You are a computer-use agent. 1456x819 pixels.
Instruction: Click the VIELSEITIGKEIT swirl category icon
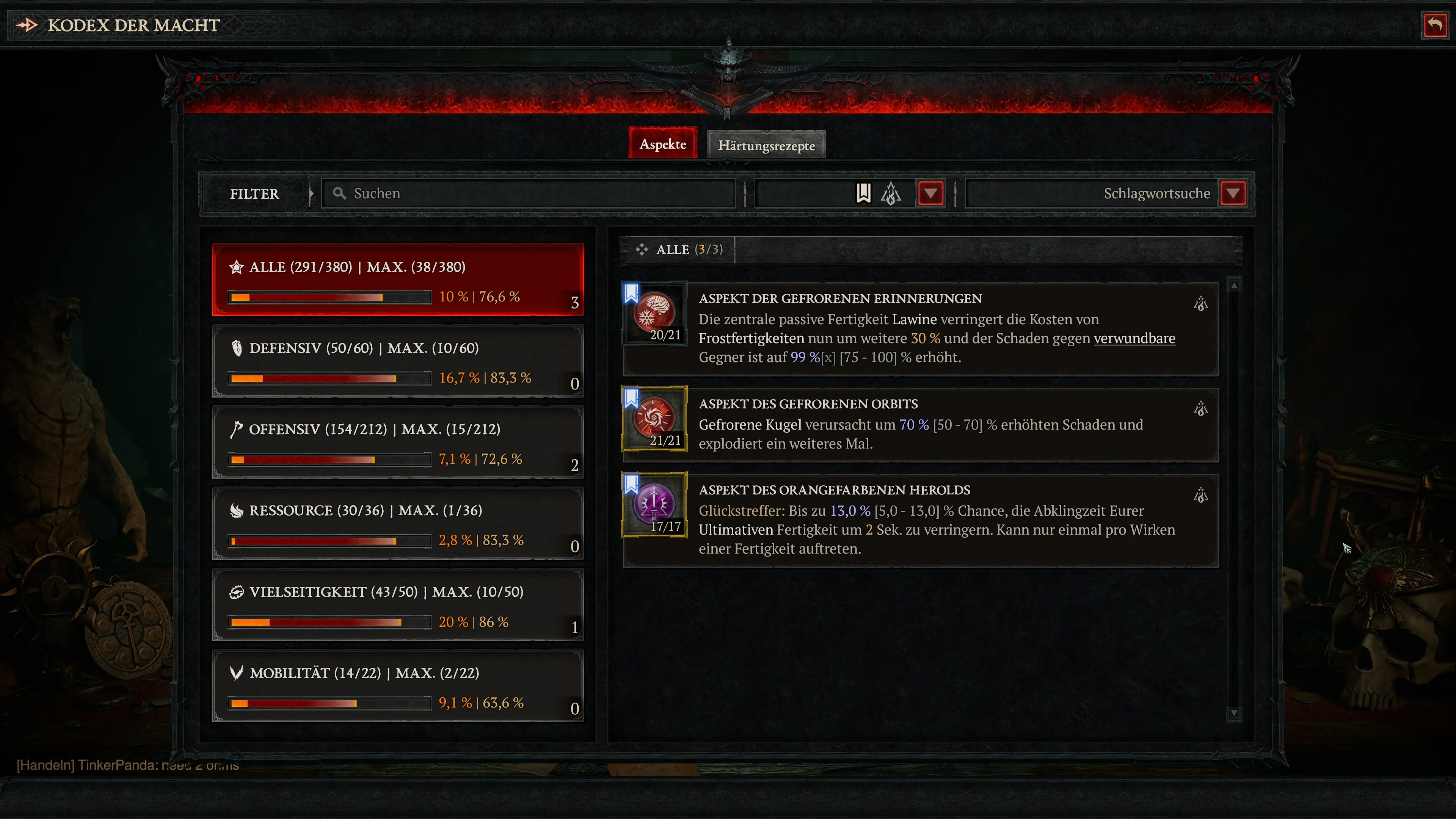pos(237,592)
